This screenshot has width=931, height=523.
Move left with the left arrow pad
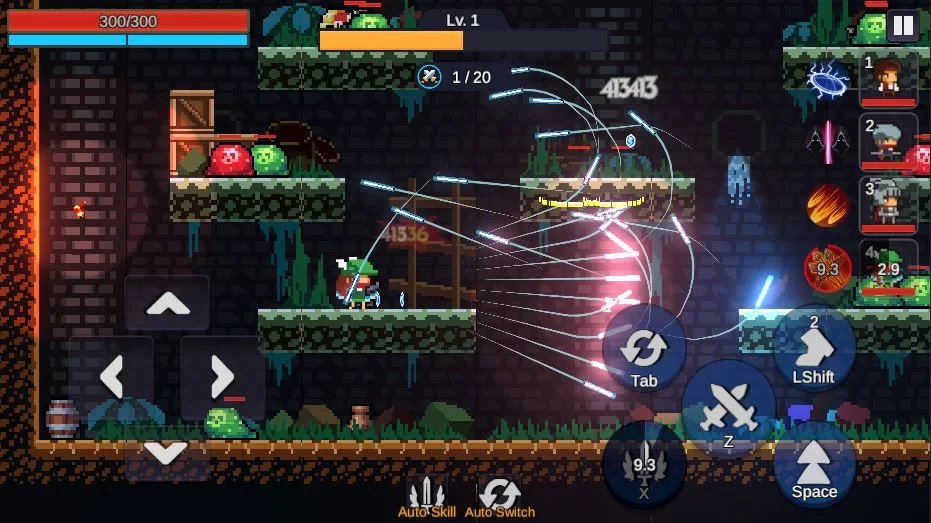tap(112, 376)
